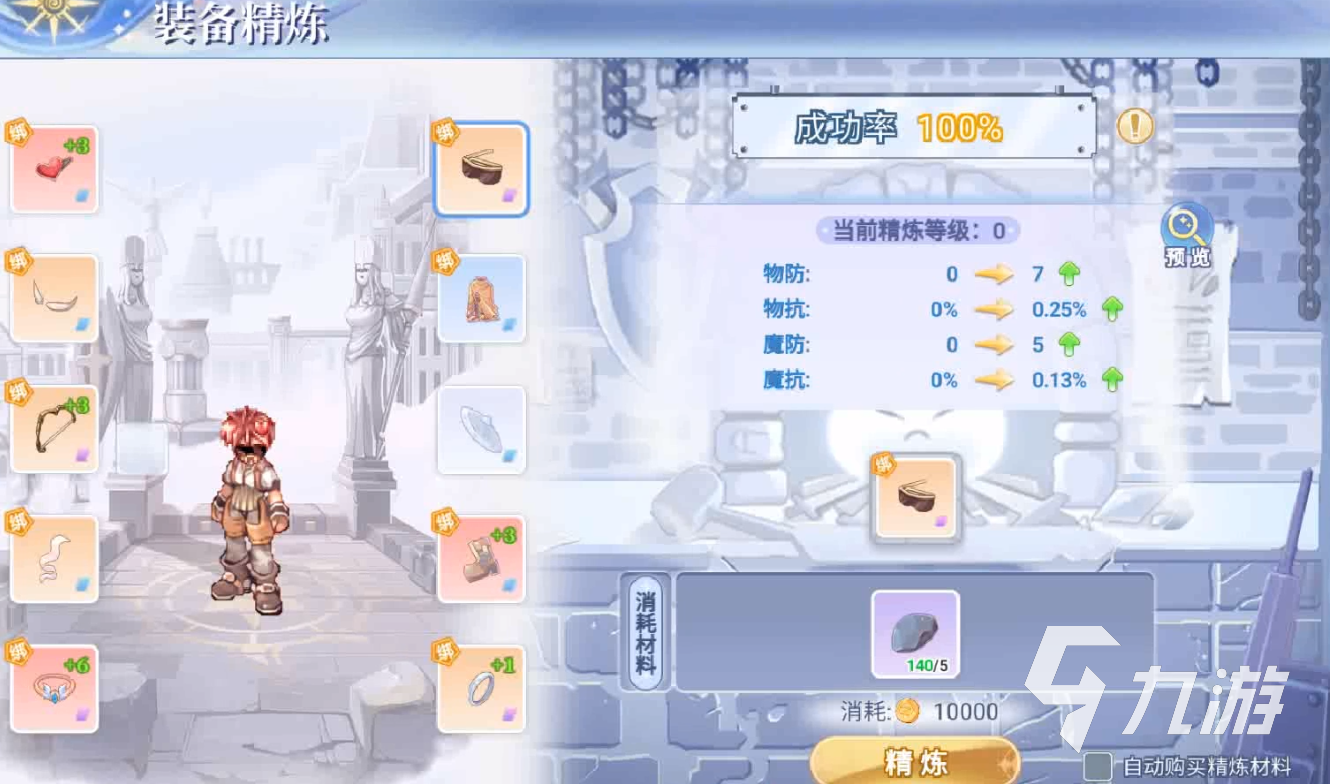Select the +1 ring equipment slot

[482, 687]
